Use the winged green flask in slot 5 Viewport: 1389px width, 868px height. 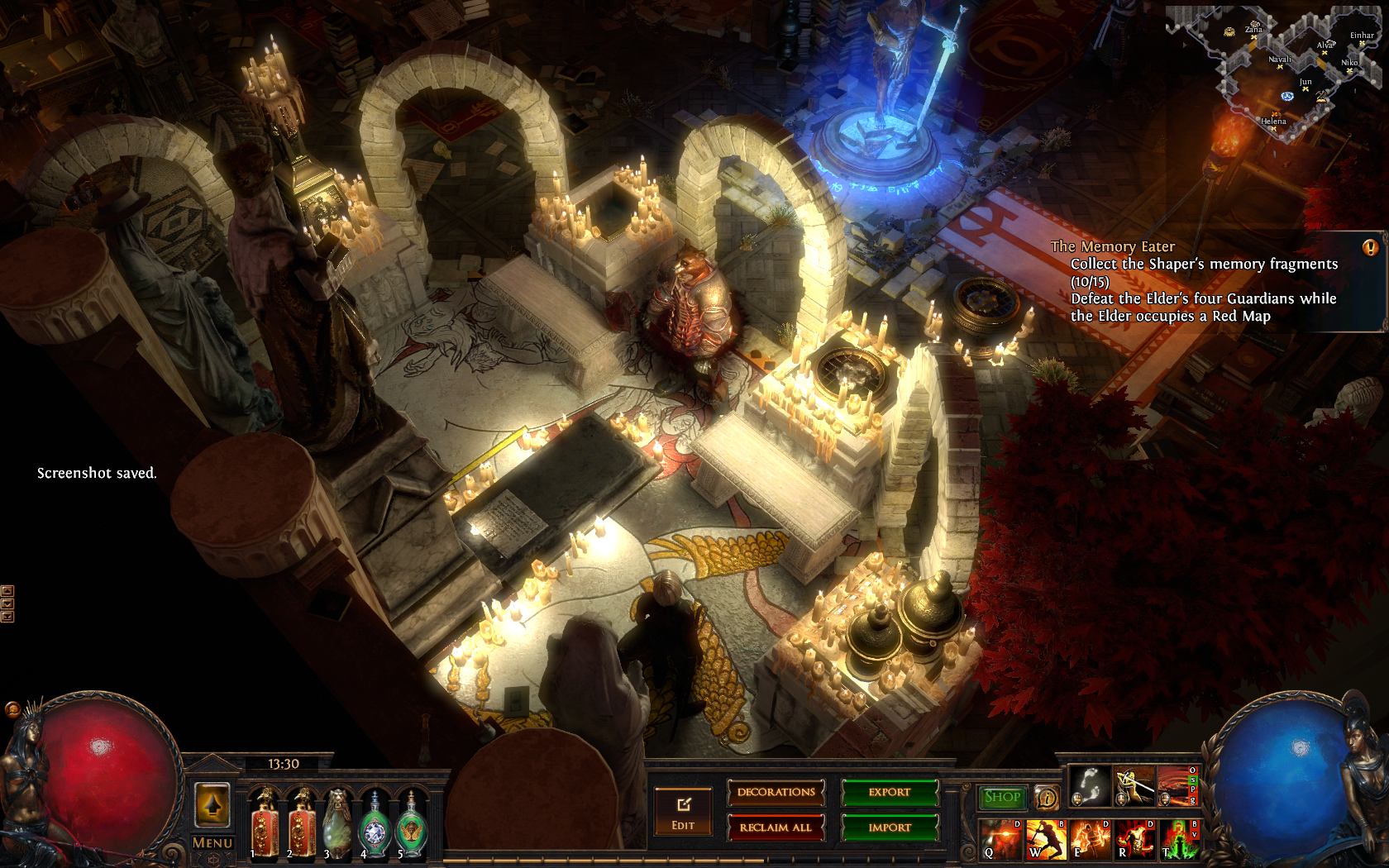click(x=411, y=823)
